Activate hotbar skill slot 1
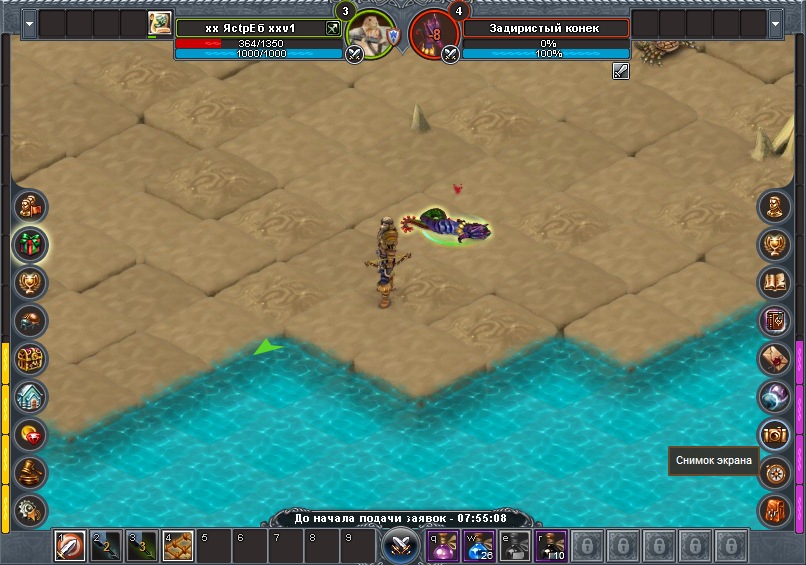The image size is (806, 565). coord(70,546)
